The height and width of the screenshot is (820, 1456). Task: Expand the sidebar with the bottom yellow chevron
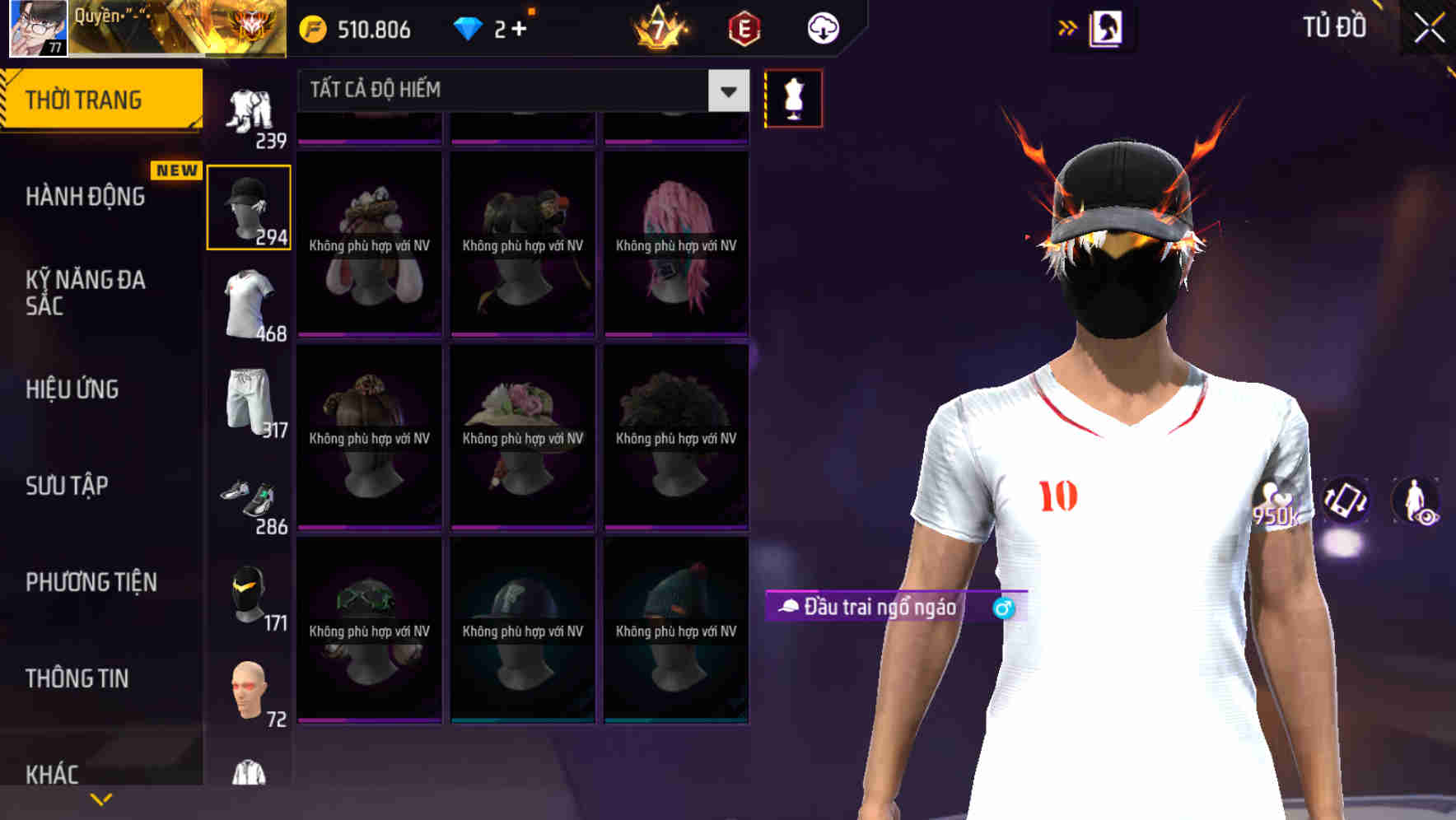pyautogui.click(x=101, y=797)
